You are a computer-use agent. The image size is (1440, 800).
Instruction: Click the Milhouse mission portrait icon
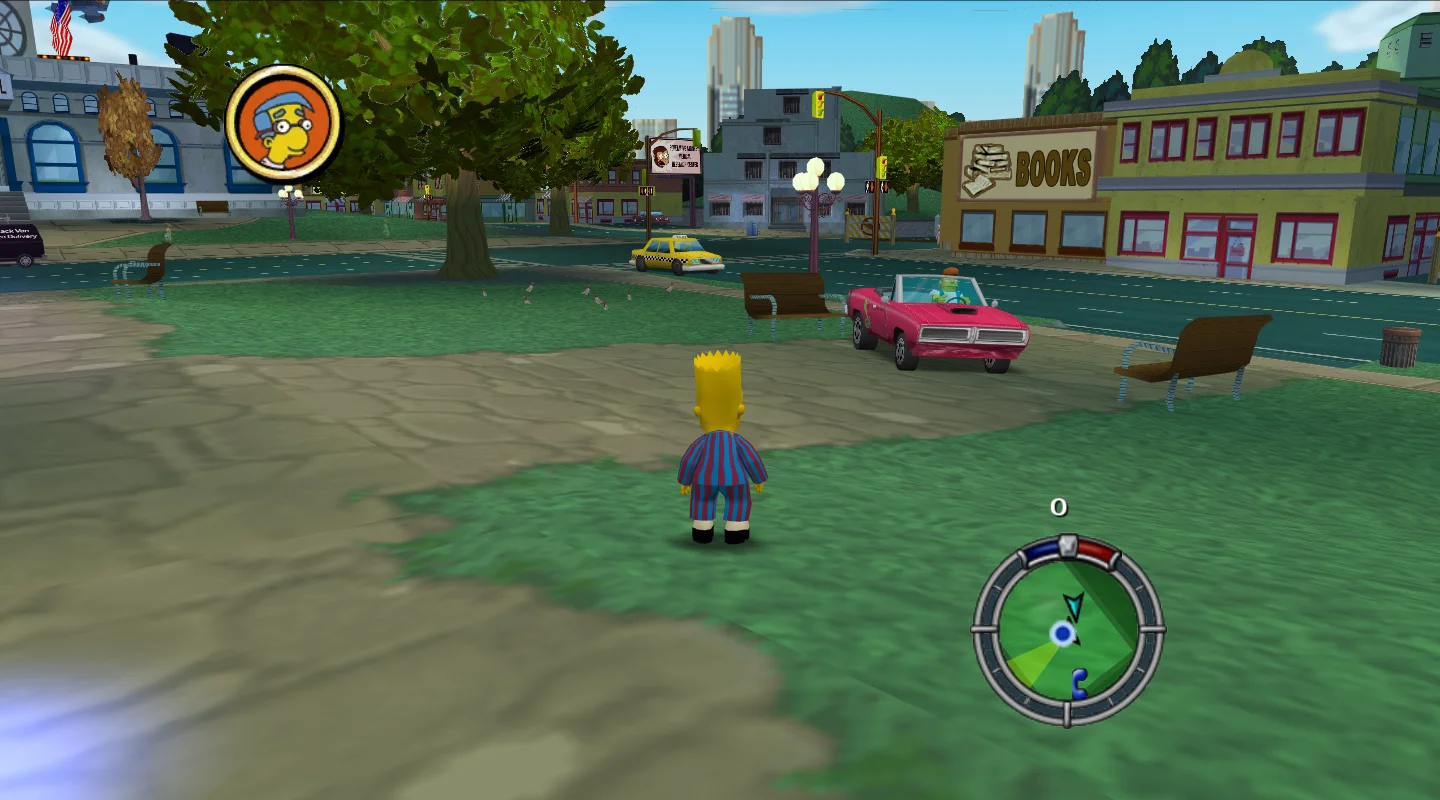tap(283, 123)
